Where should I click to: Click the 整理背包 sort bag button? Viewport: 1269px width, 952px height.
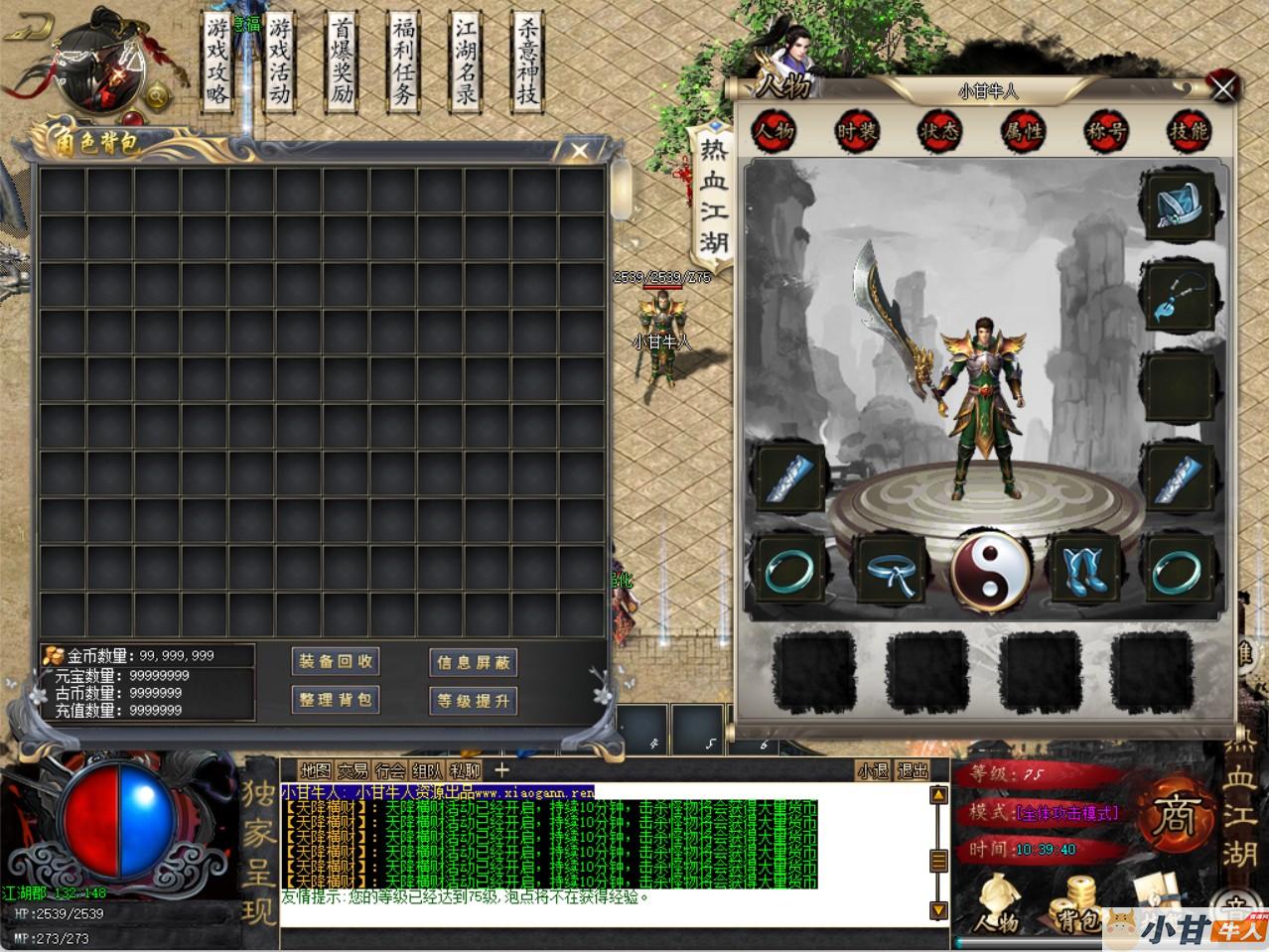point(336,700)
